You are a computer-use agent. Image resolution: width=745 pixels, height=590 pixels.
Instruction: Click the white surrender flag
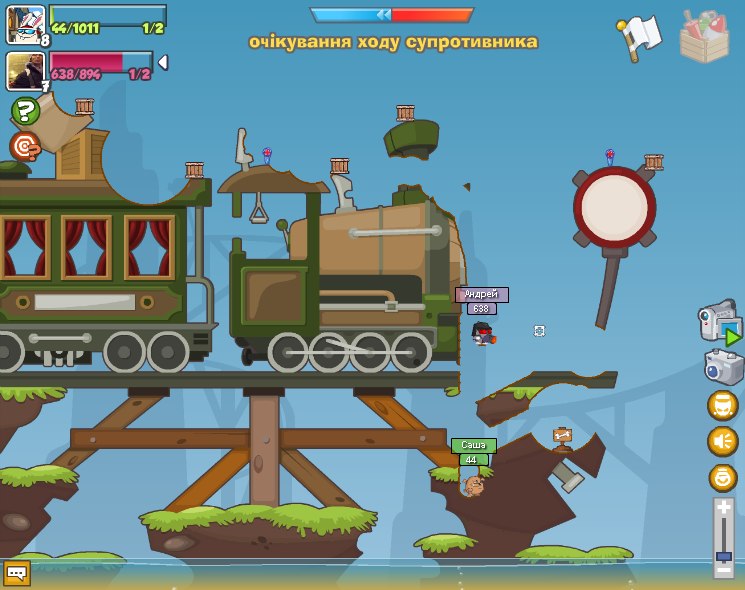click(x=640, y=35)
